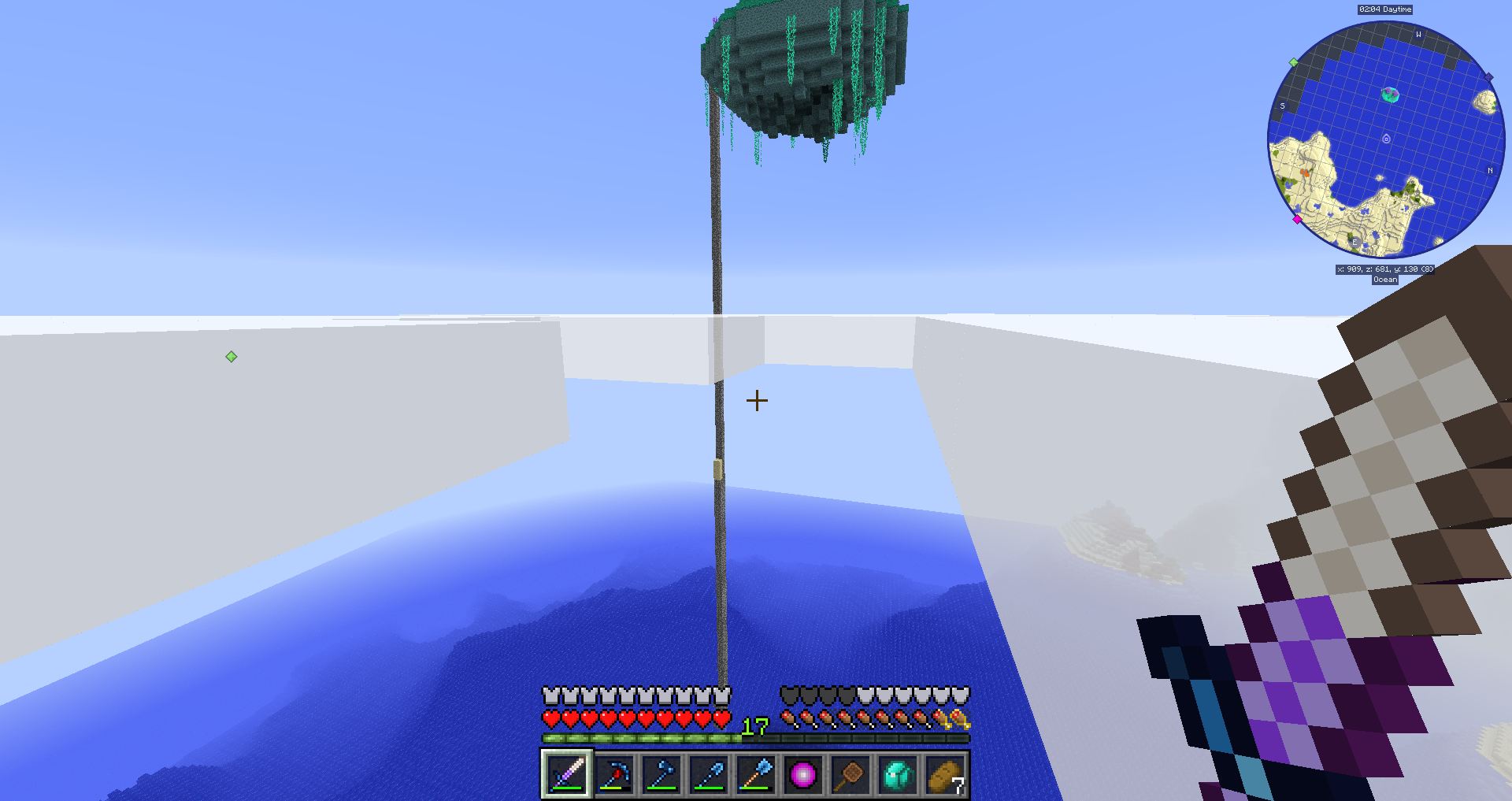Choose the brown paddle-shaped tool slot
1512x801 pixels.
point(850,775)
